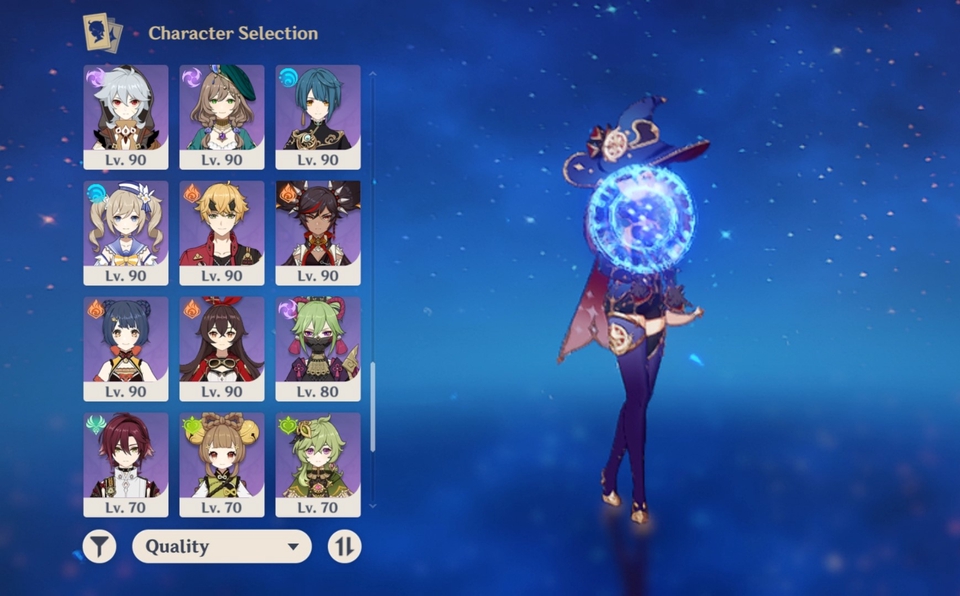The height and width of the screenshot is (596, 960).
Task: Open the Quality sort dropdown
Action: (222, 546)
